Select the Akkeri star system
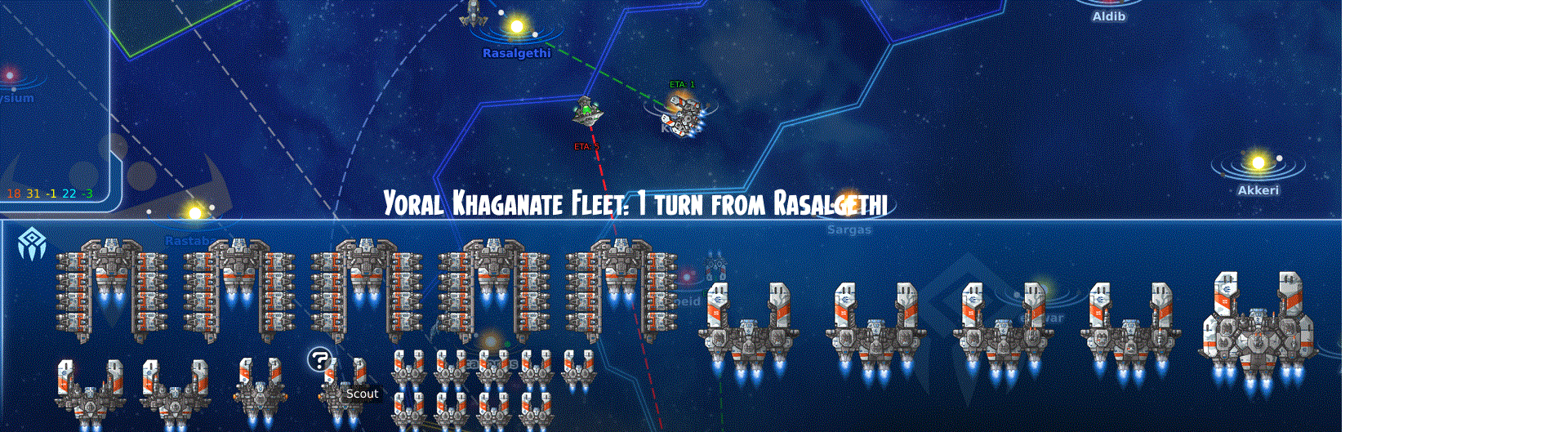Image resolution: width=1568 pixels, height=432 pixels. [x=1258, y=163]
